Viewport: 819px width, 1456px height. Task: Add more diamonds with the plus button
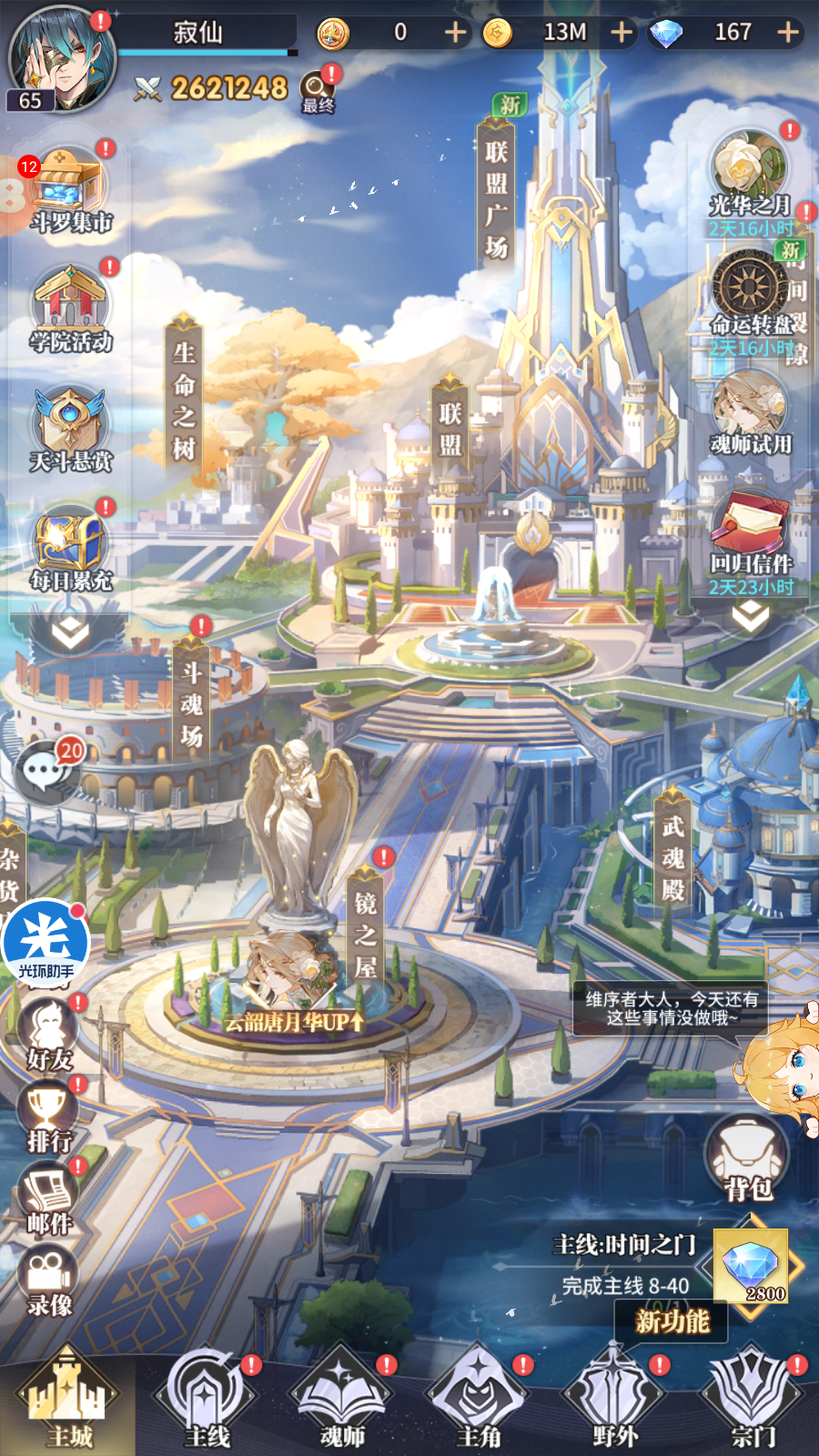788,33
